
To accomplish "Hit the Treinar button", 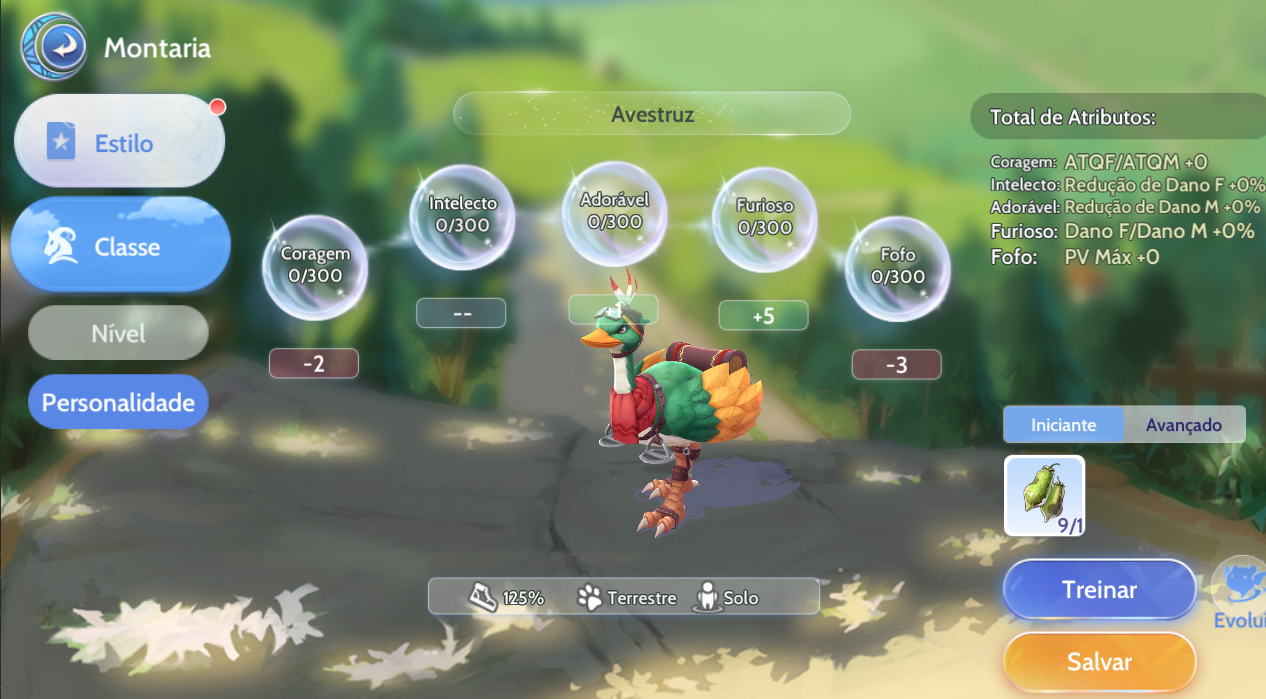I will tap(1099, 590).
